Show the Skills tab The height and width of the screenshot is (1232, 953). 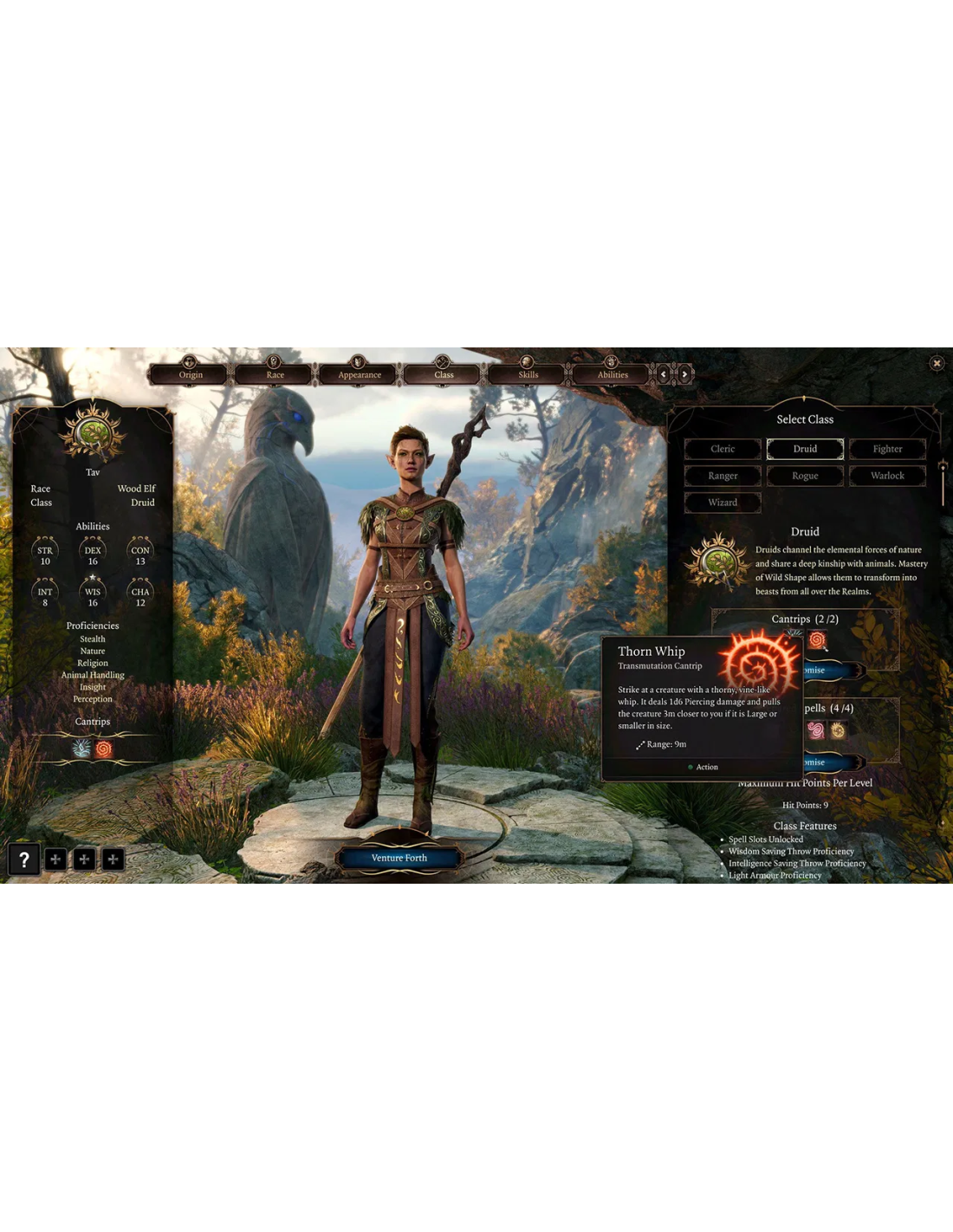point(528,374)
